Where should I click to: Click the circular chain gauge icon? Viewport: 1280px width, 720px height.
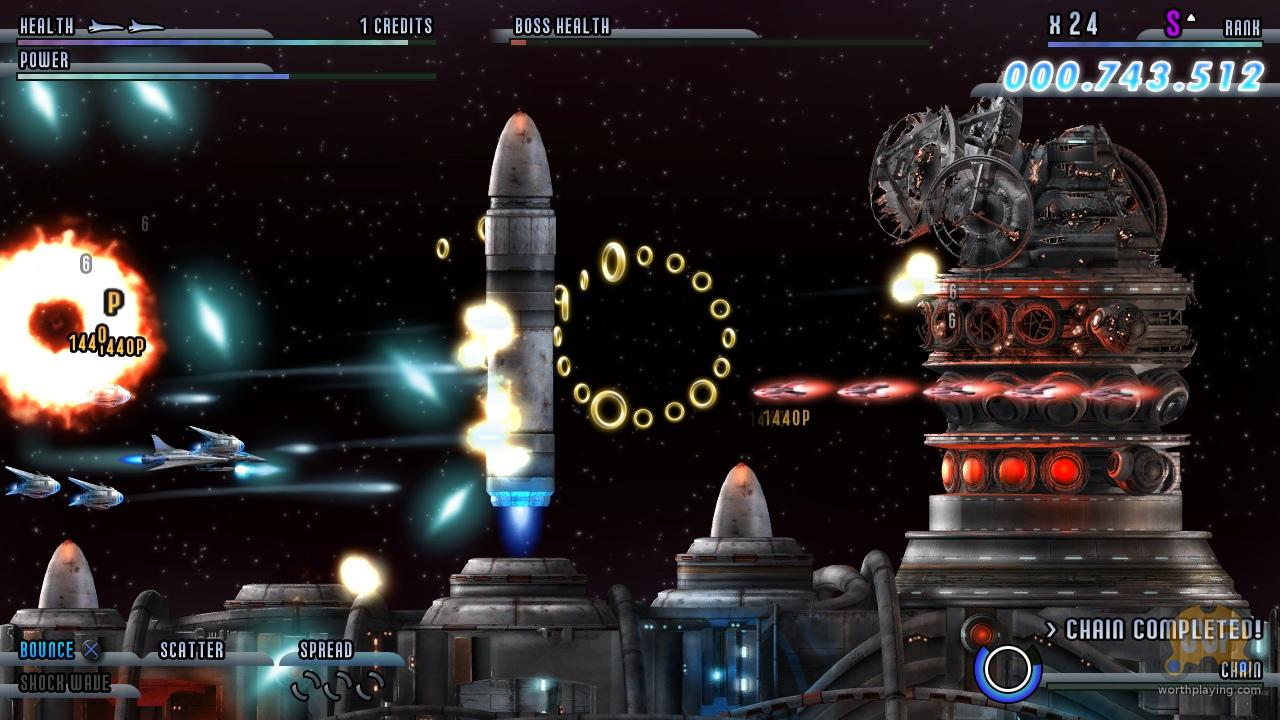[x=1007, y=669]
